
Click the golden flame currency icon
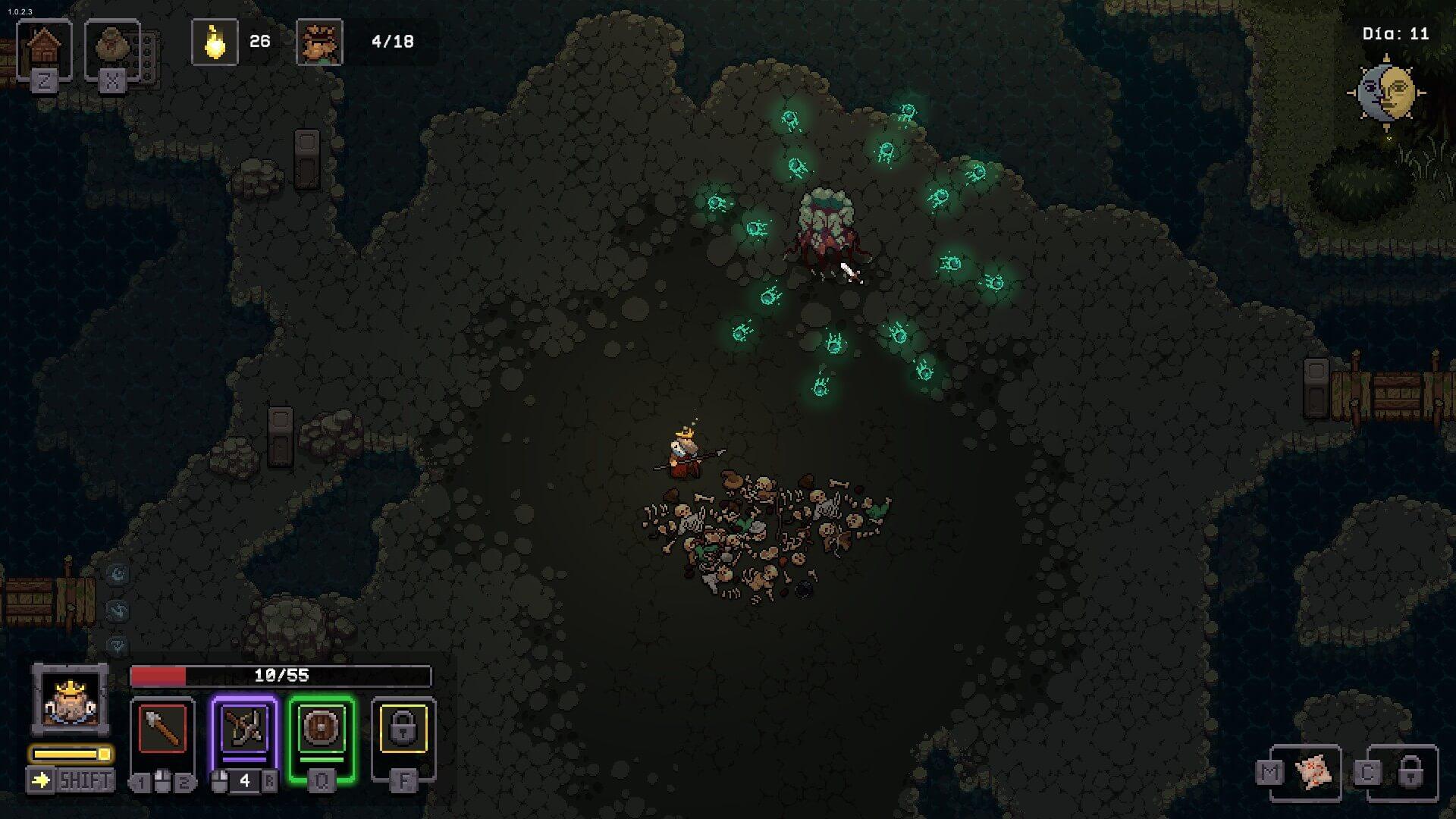click(x=215, y=42)
